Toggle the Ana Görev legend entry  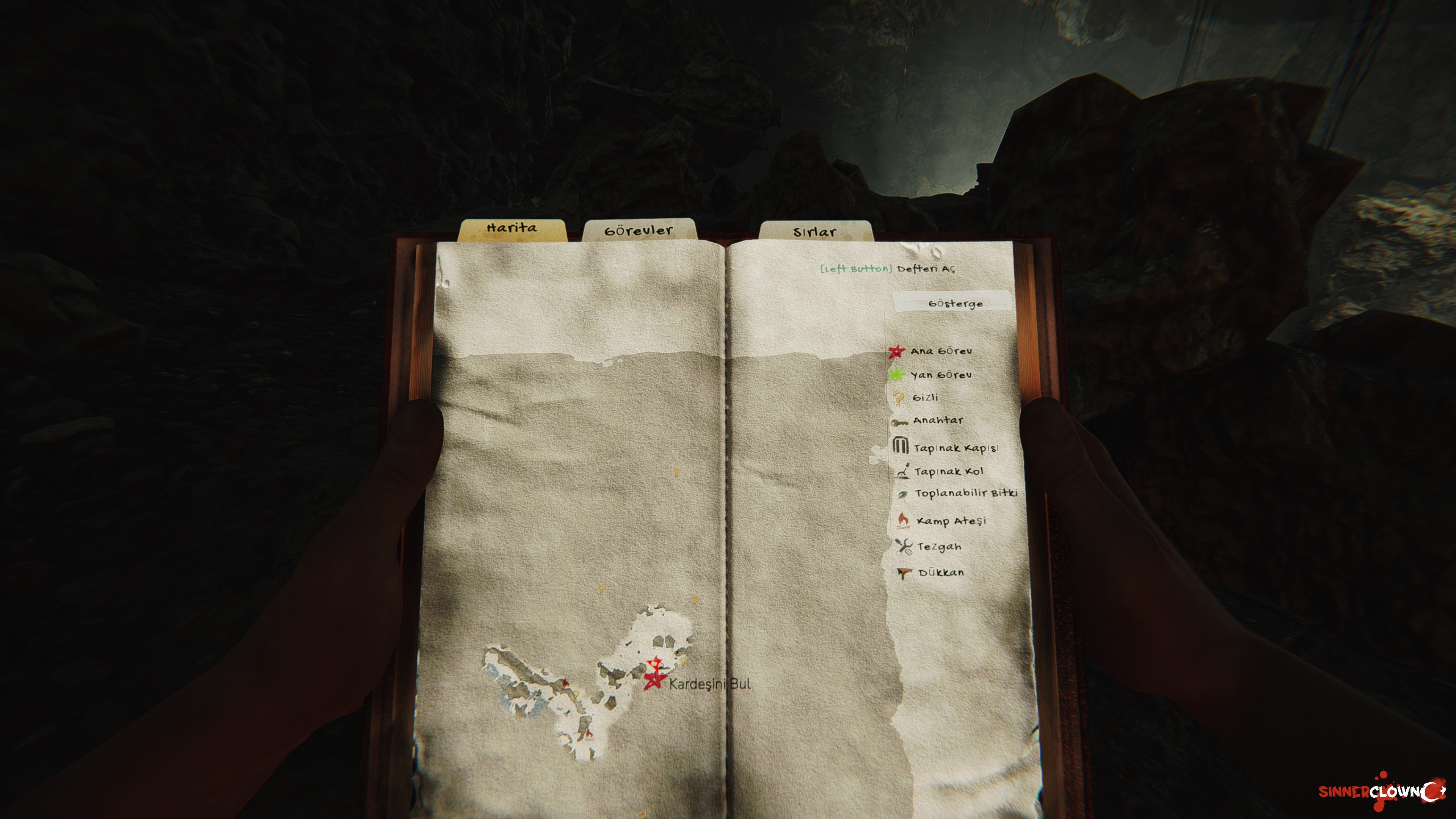point(940,351)
